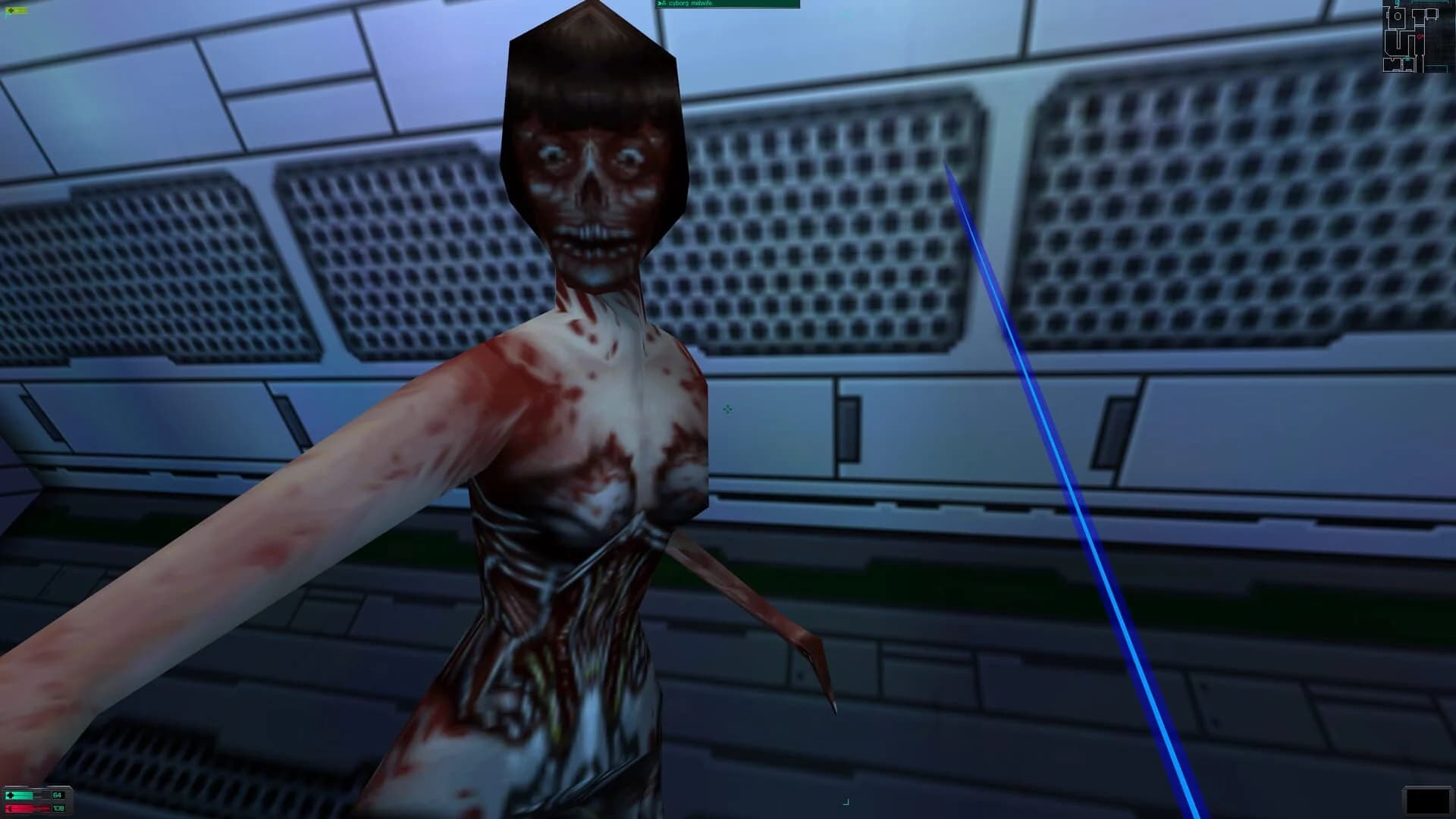The height and width of the screenshot is (819, 1456).
Task: Expand the bottom-left stats readout panel
Action: click(36, 801)
